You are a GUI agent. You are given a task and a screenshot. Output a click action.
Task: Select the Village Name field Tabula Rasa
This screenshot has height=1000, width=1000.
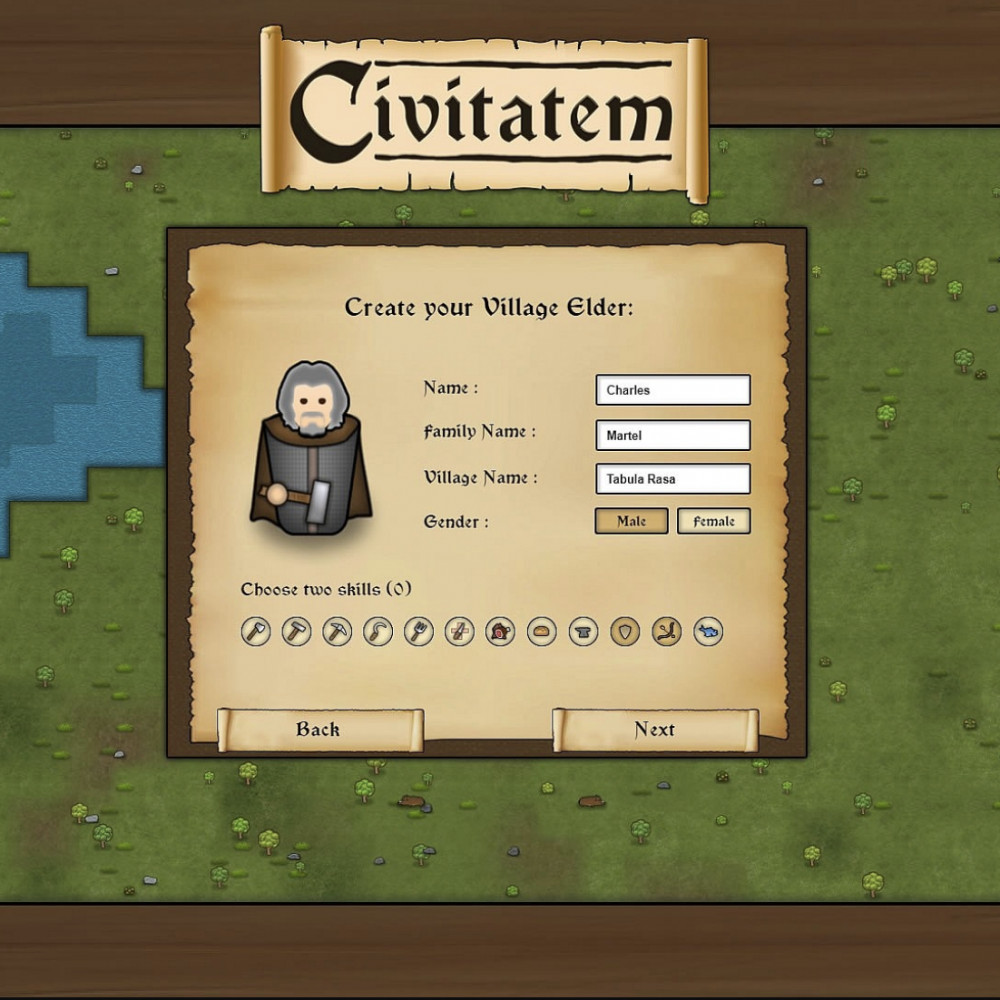pos(672,479)
